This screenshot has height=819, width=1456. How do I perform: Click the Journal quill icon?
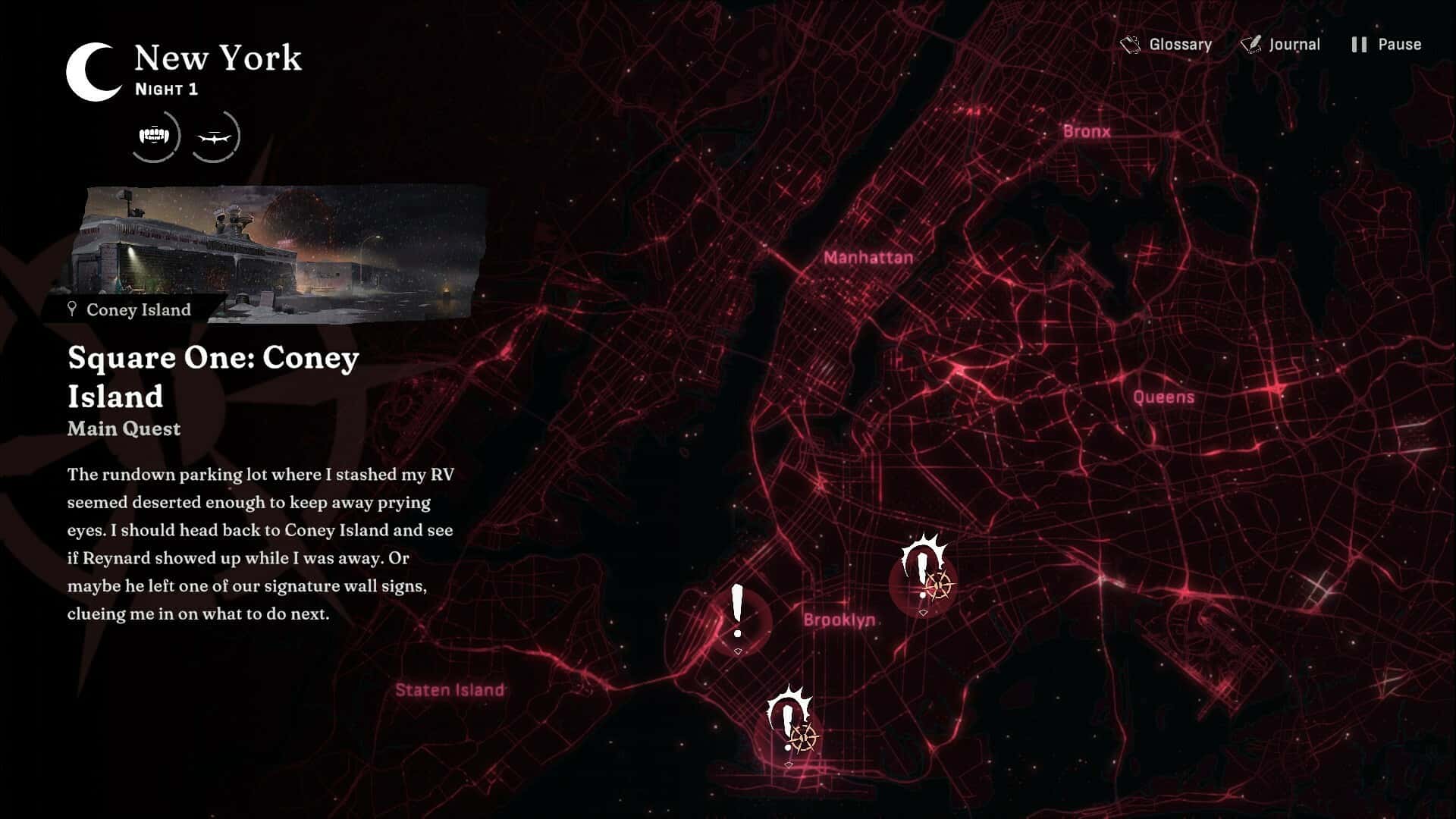pyautogui.click(x=1251, y=43)
